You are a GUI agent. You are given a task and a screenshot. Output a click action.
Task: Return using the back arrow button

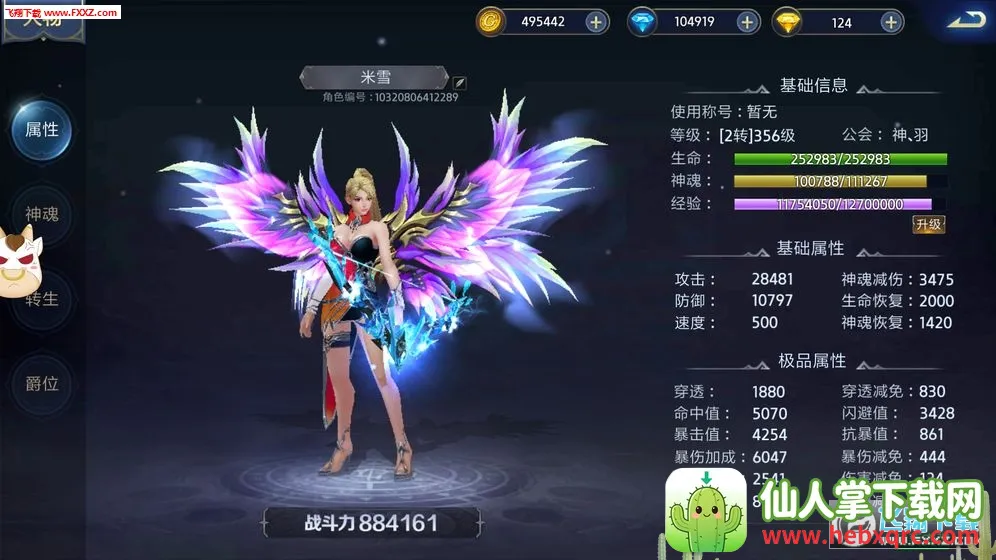tap(965, 19)
